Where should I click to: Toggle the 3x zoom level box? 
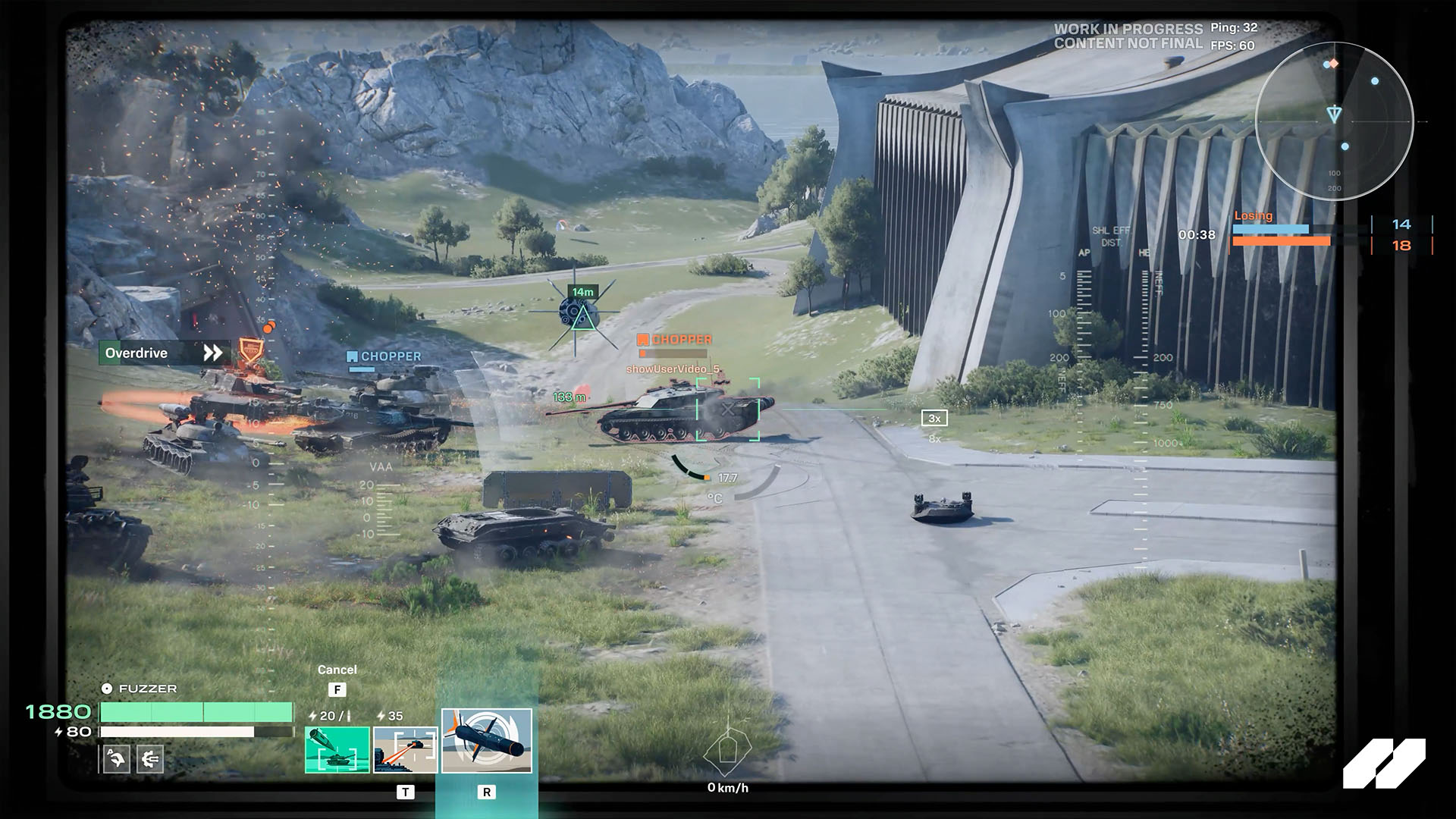click(x=934, y=418)
